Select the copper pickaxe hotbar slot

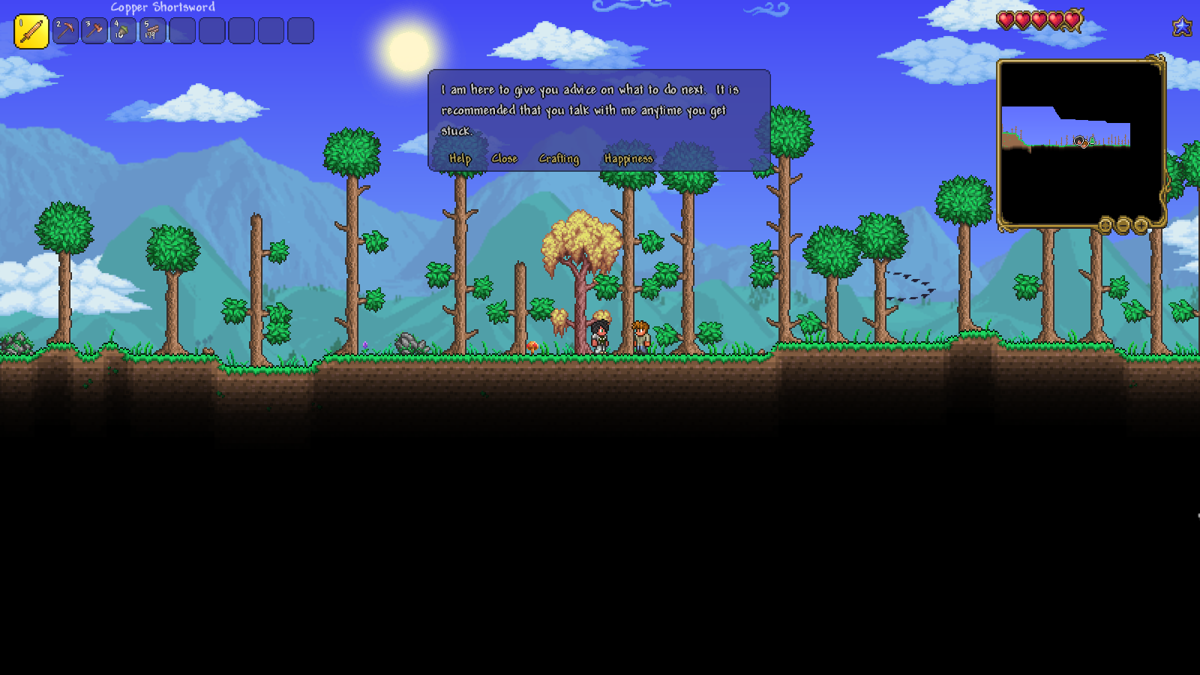click(x=66, y=31)
